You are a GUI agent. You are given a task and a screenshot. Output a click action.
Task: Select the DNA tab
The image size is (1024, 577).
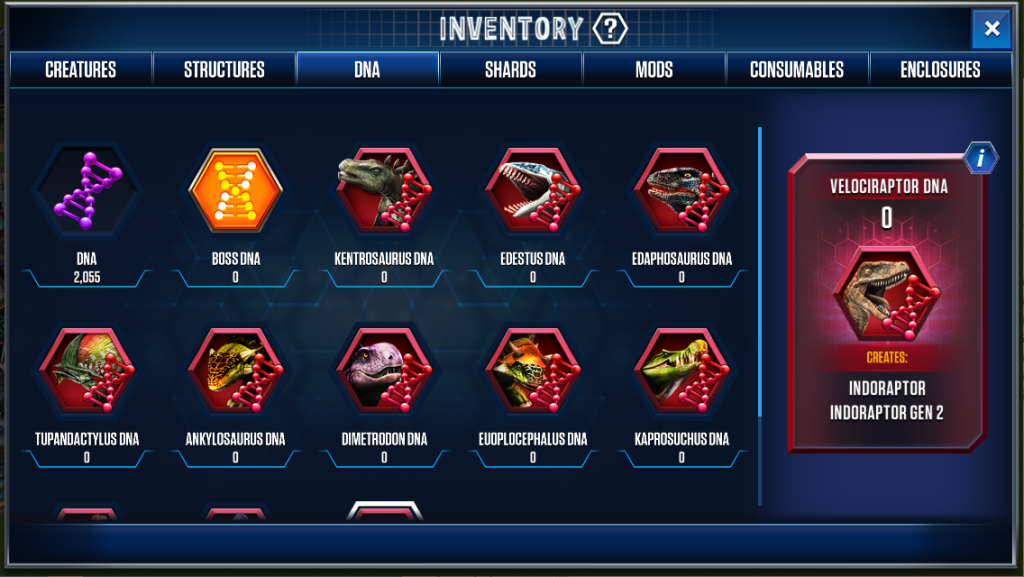click(367, 70)
